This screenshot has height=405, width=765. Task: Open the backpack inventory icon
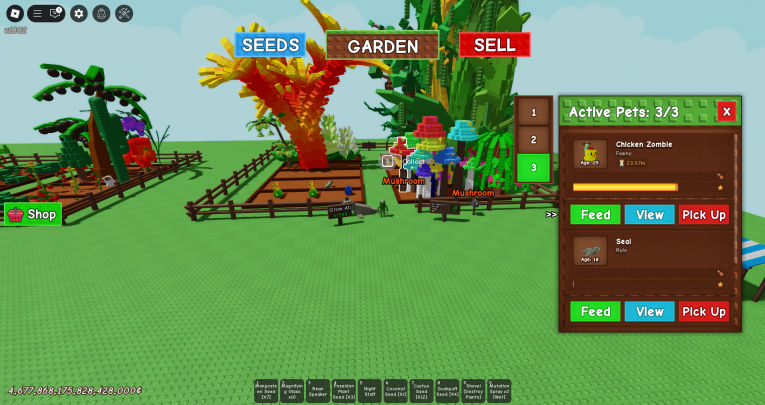point(101,13)
